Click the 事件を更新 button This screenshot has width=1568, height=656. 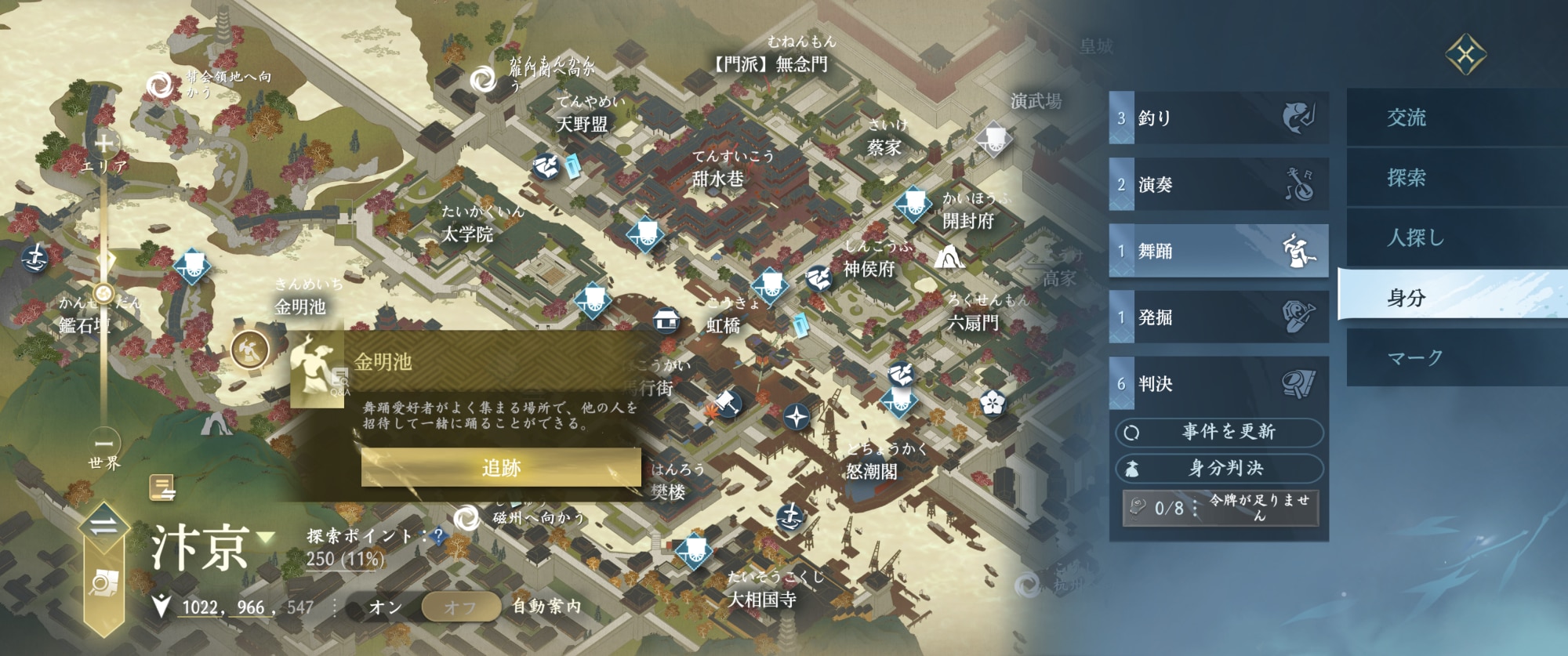coord(1219,432)
